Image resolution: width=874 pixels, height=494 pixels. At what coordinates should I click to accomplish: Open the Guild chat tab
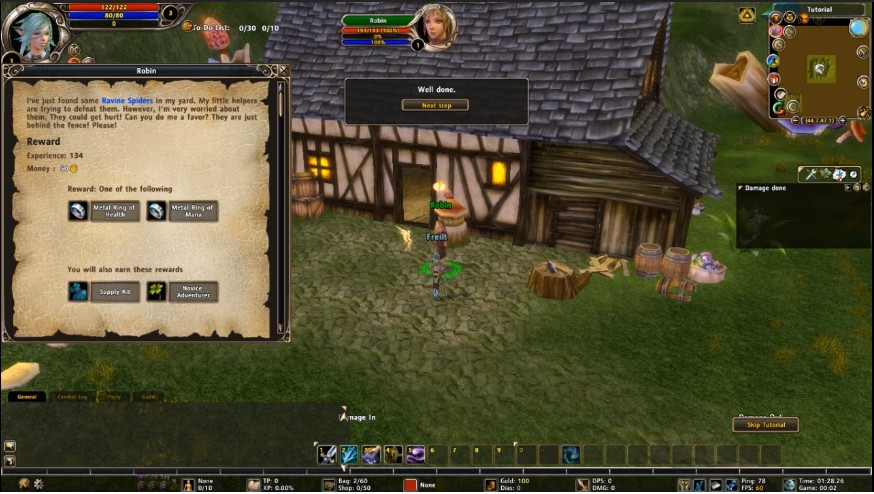tap(149, 397)
